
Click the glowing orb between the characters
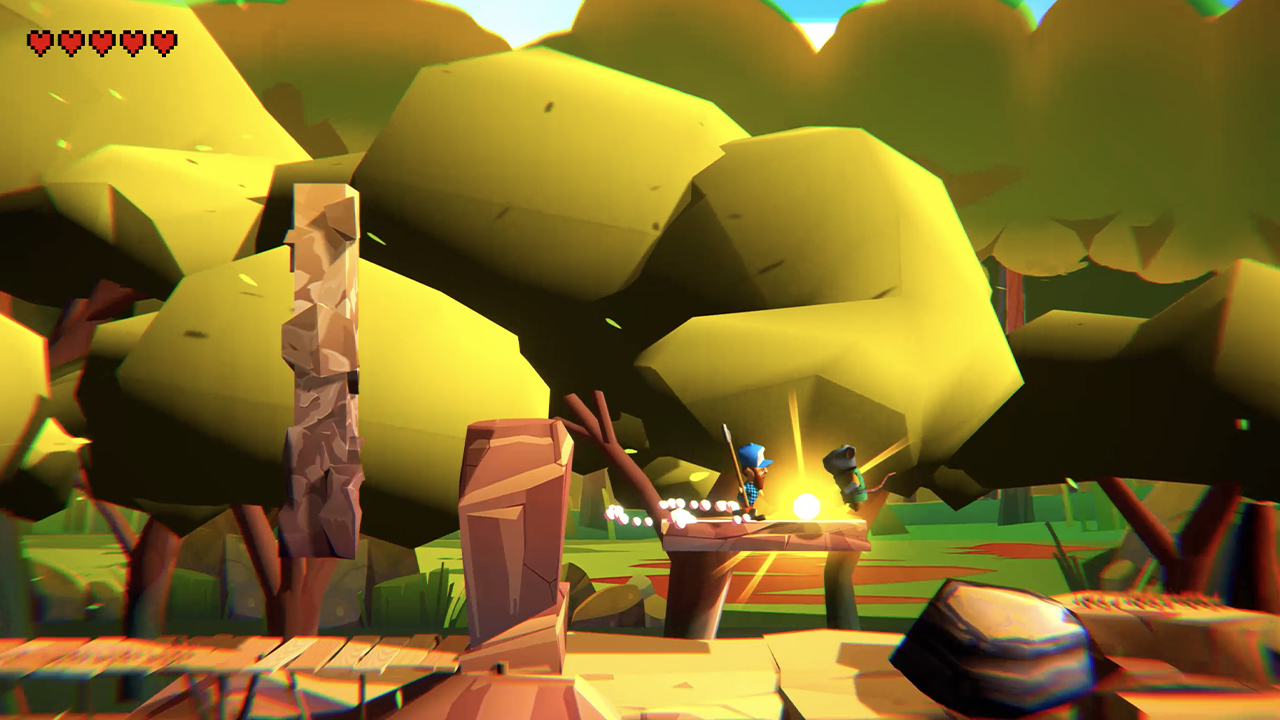[x=804, y=505]
